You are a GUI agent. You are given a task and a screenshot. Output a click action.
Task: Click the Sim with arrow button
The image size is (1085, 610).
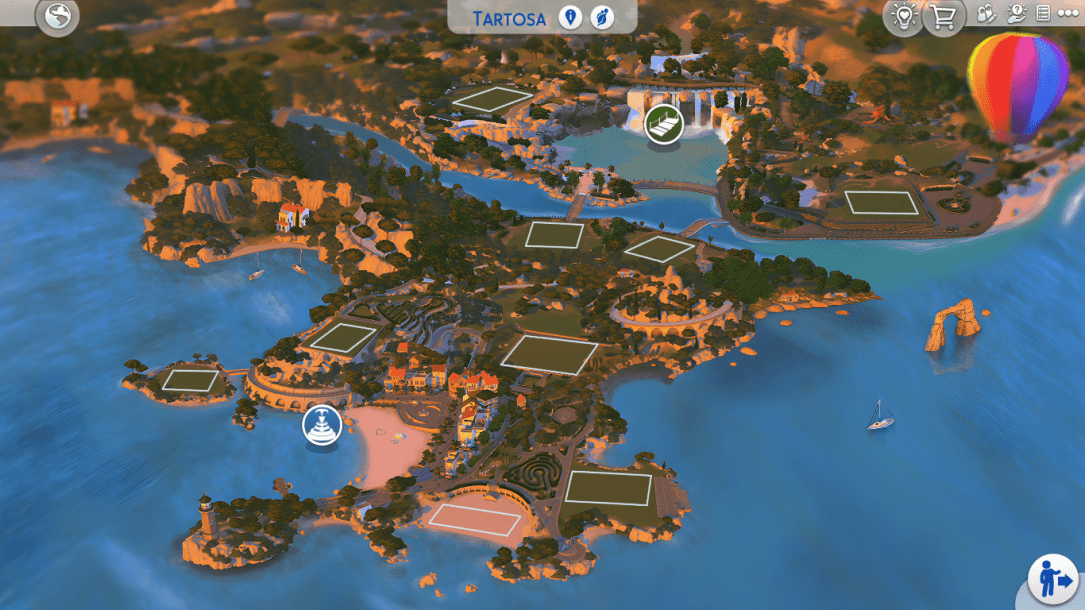click(x=1055, y=580)
